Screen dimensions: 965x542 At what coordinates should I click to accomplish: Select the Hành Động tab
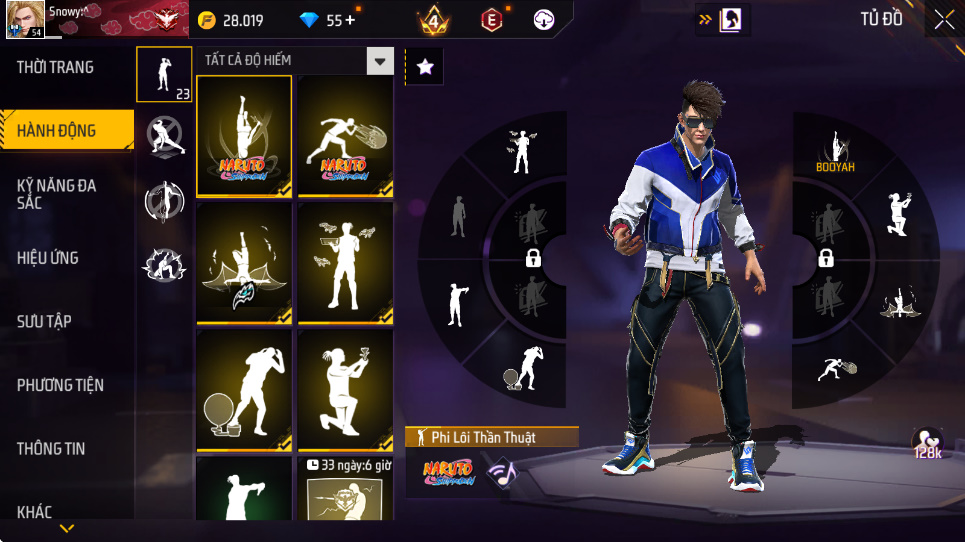(57, 131)
